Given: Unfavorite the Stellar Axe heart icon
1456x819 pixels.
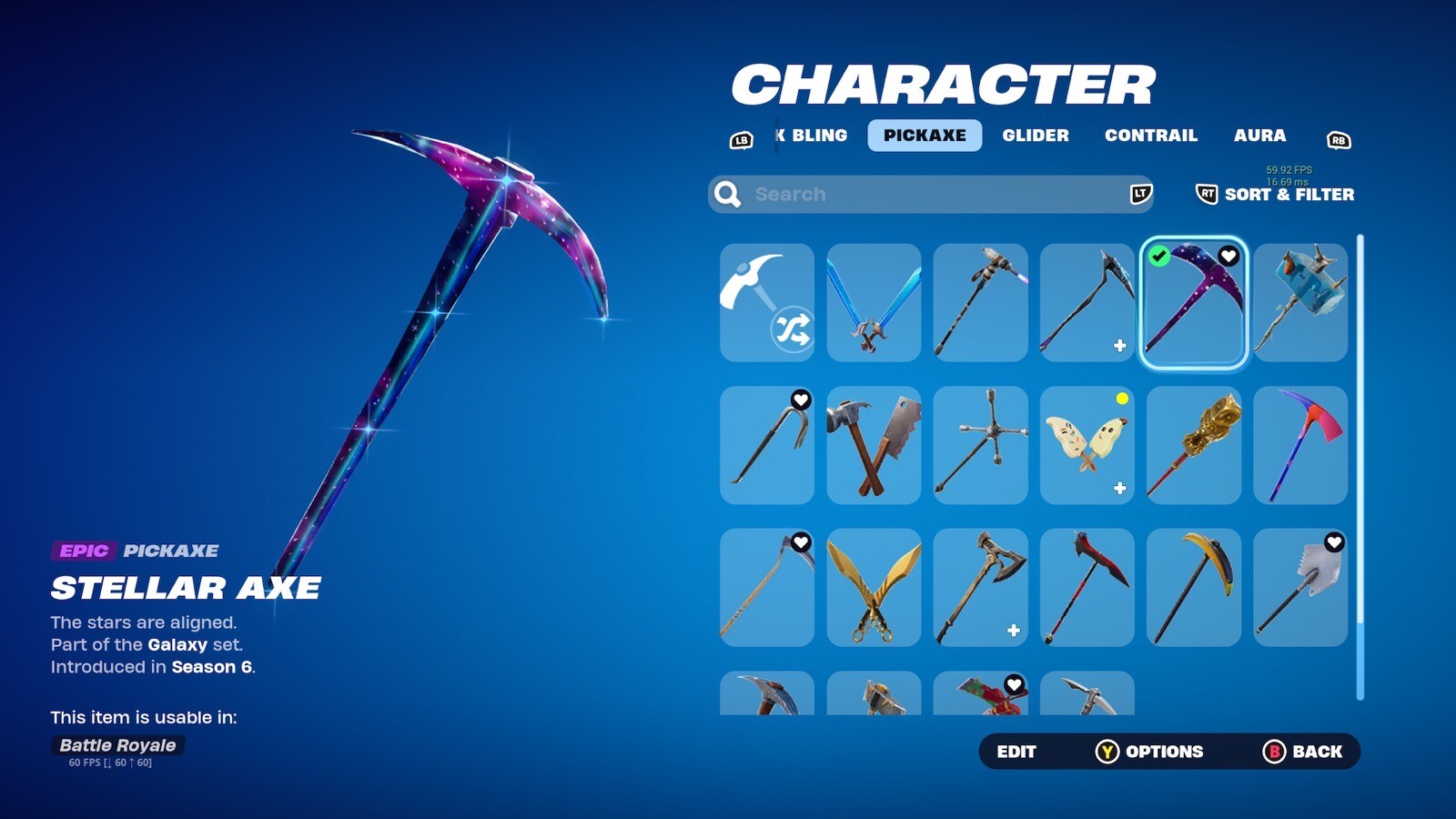Looking at the screenshot, I should 1230,257.
